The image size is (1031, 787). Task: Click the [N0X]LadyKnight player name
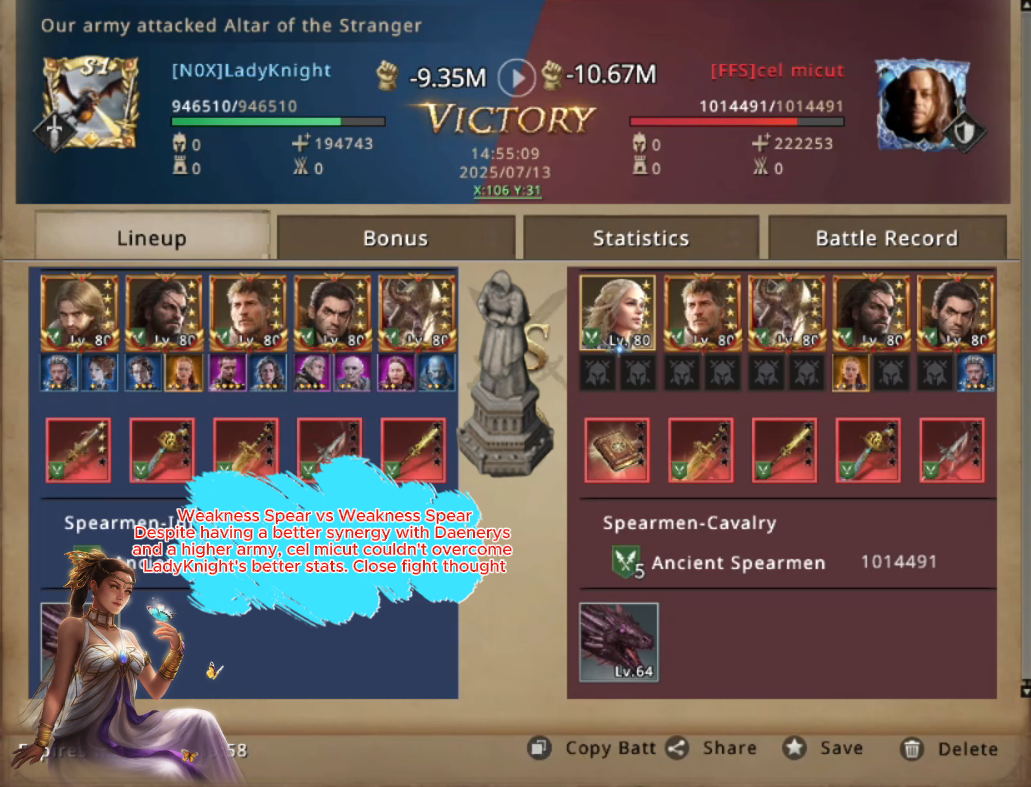251,71
